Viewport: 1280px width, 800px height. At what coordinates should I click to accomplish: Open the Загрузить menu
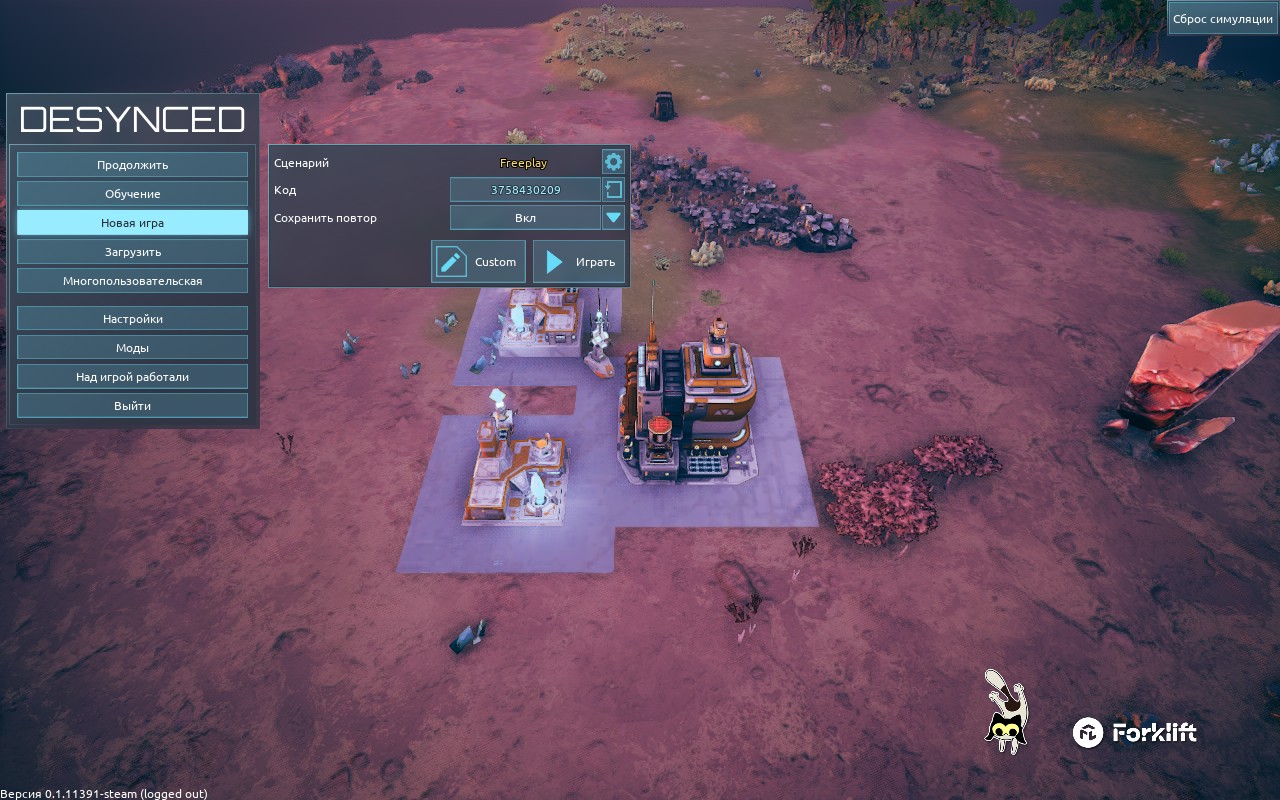pos(132,252)
